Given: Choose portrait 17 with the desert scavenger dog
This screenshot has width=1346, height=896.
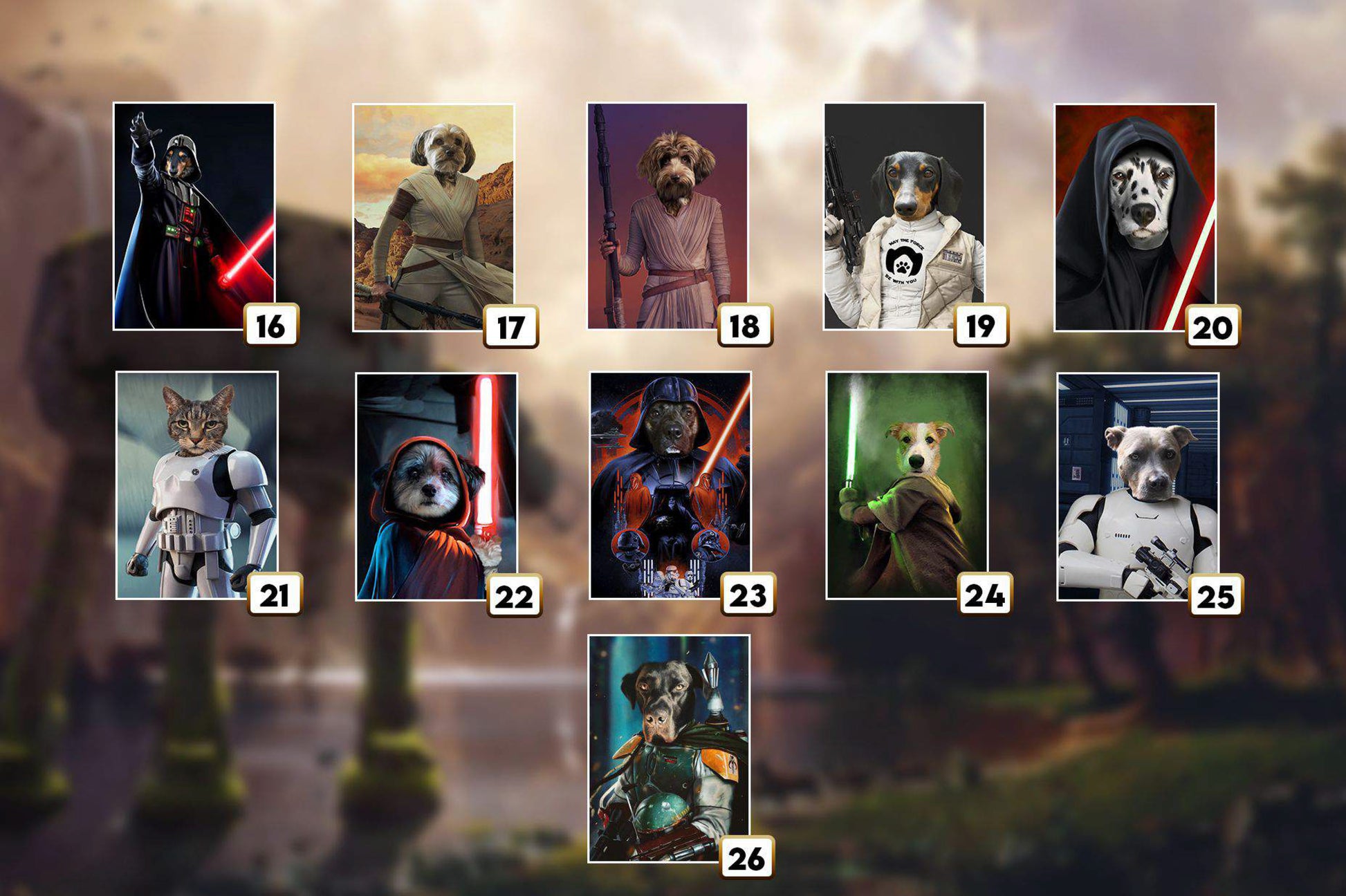Looking at the screenshot, I should [434, 217].
